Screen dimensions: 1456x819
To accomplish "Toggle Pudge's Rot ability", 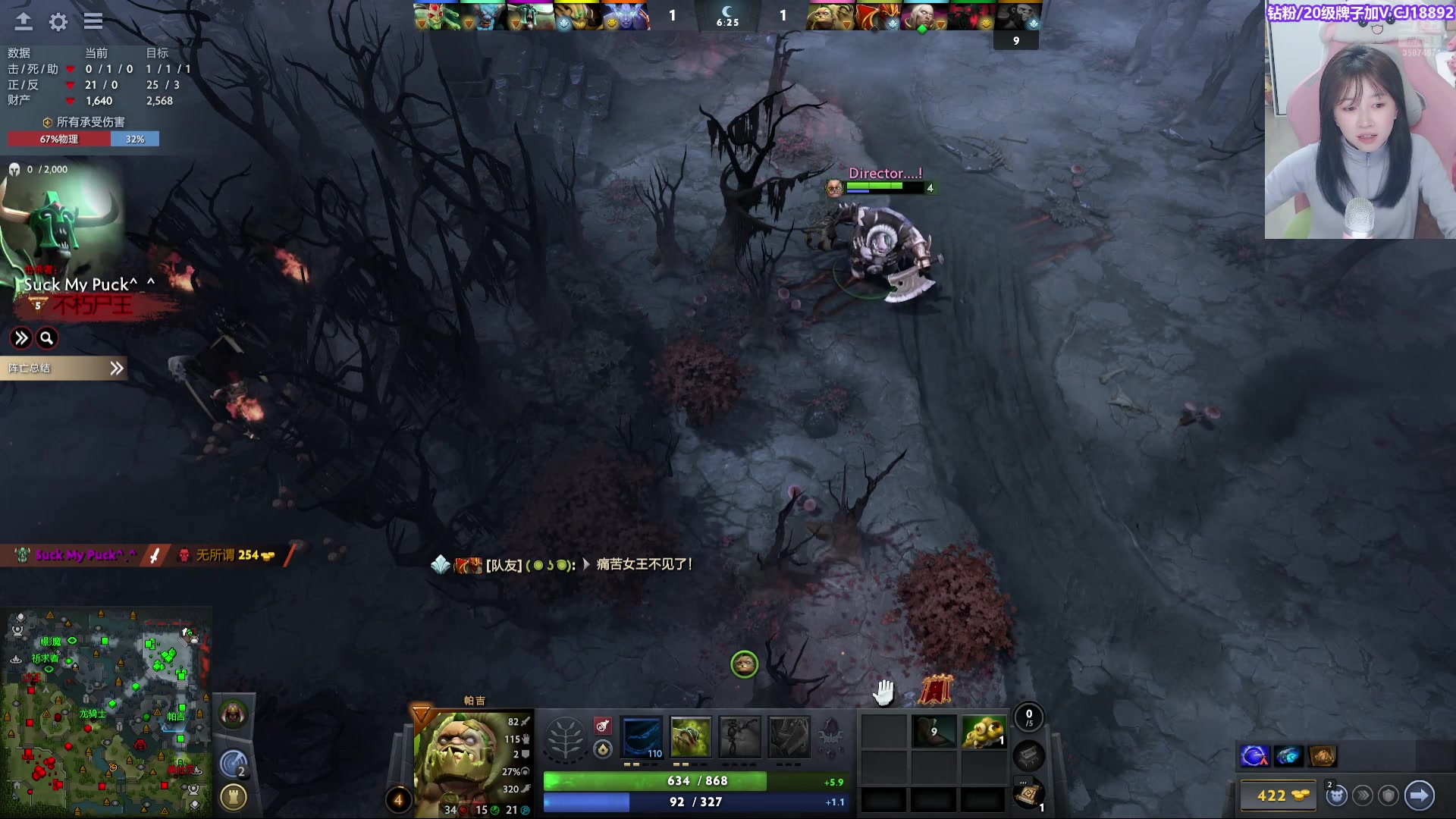I will 690,737.
